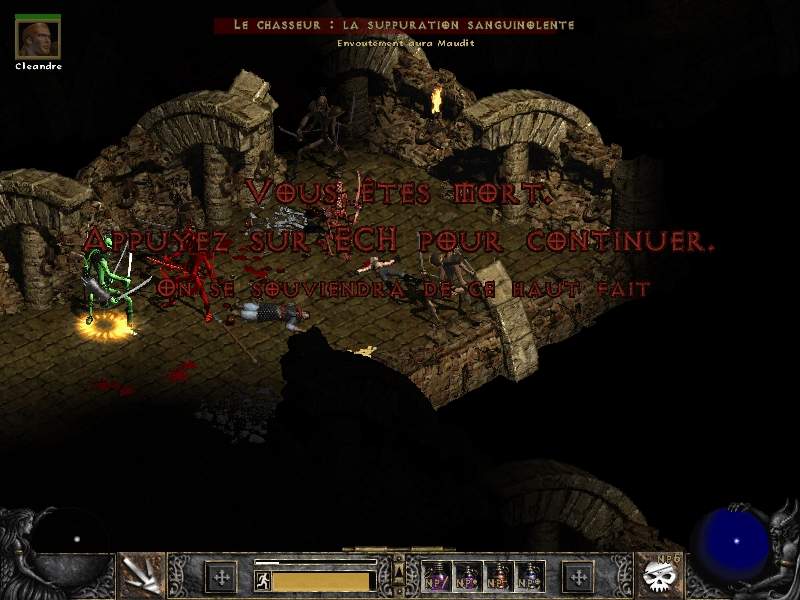Click the cross button beside the skull skill
Viewport: 800px width, 600px height.
tap(579, 577)
